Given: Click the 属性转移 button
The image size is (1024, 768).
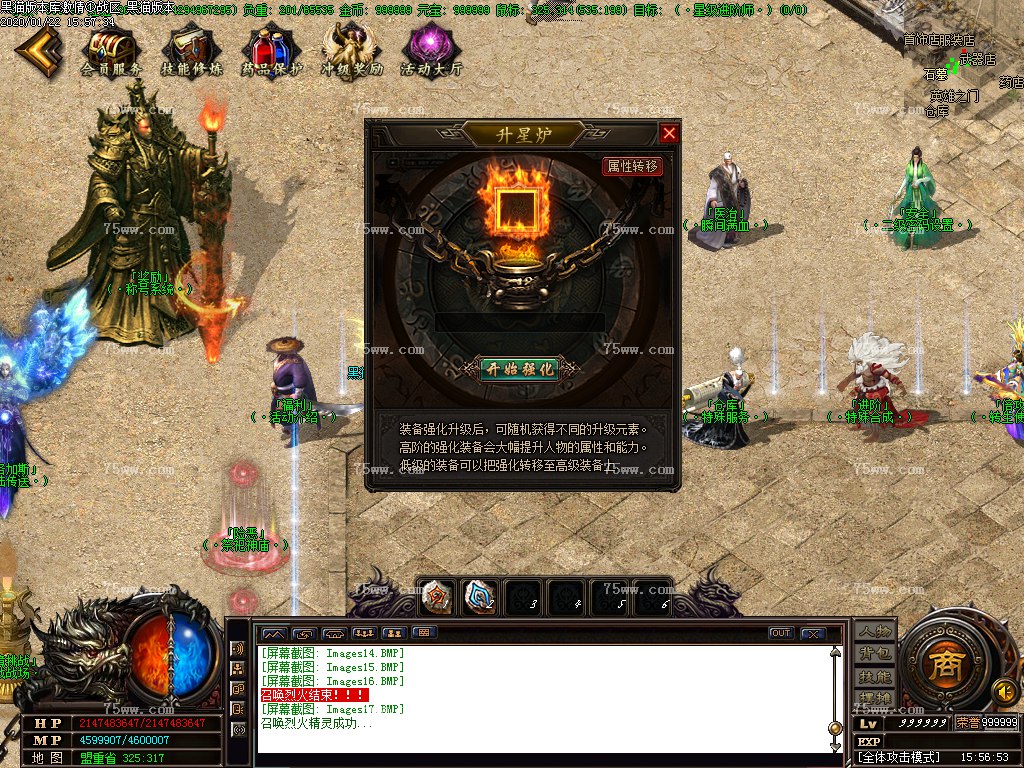Looking at the screenshot, I should tap(633, 167).
